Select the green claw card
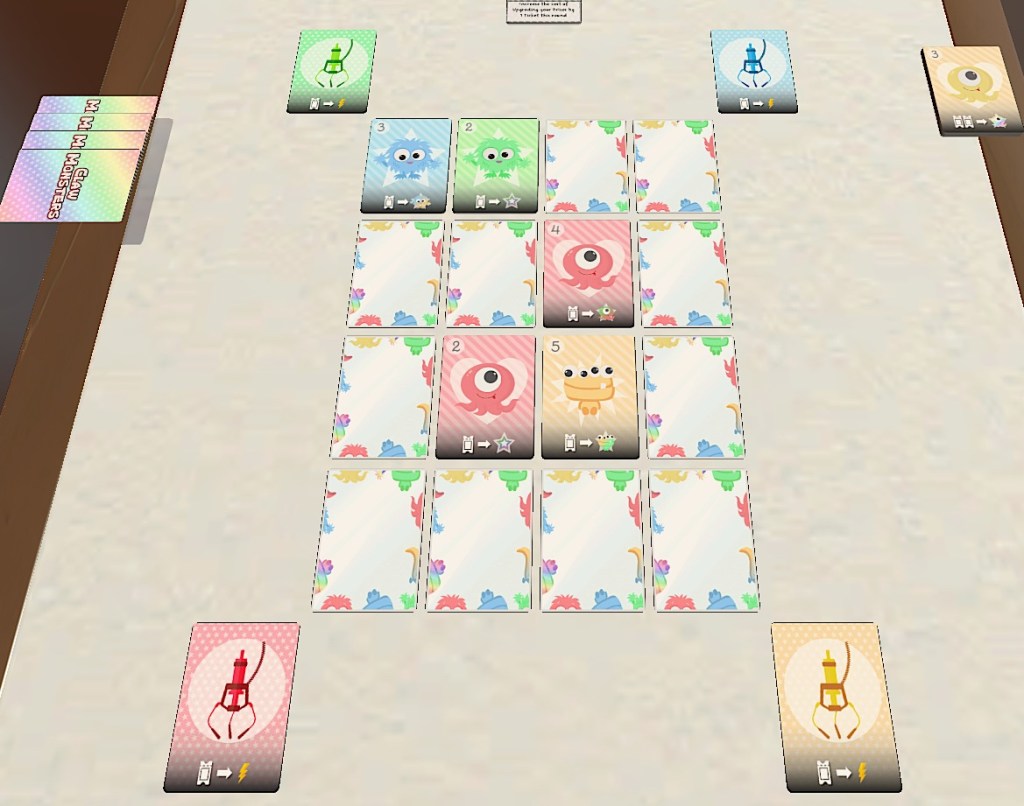 tap(332, 70)
